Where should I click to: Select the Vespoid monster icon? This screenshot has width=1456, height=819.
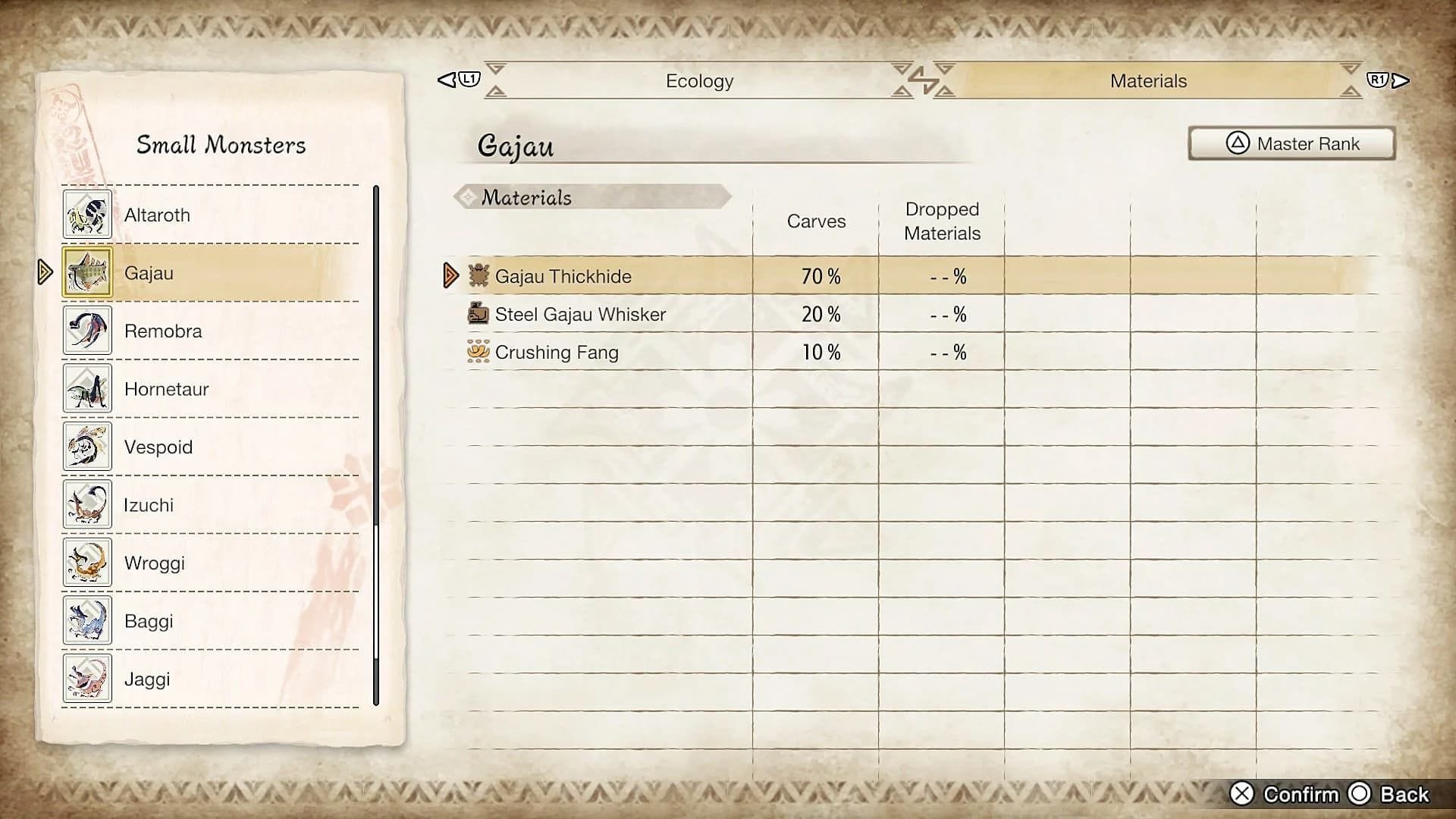[x=87, y=447]
